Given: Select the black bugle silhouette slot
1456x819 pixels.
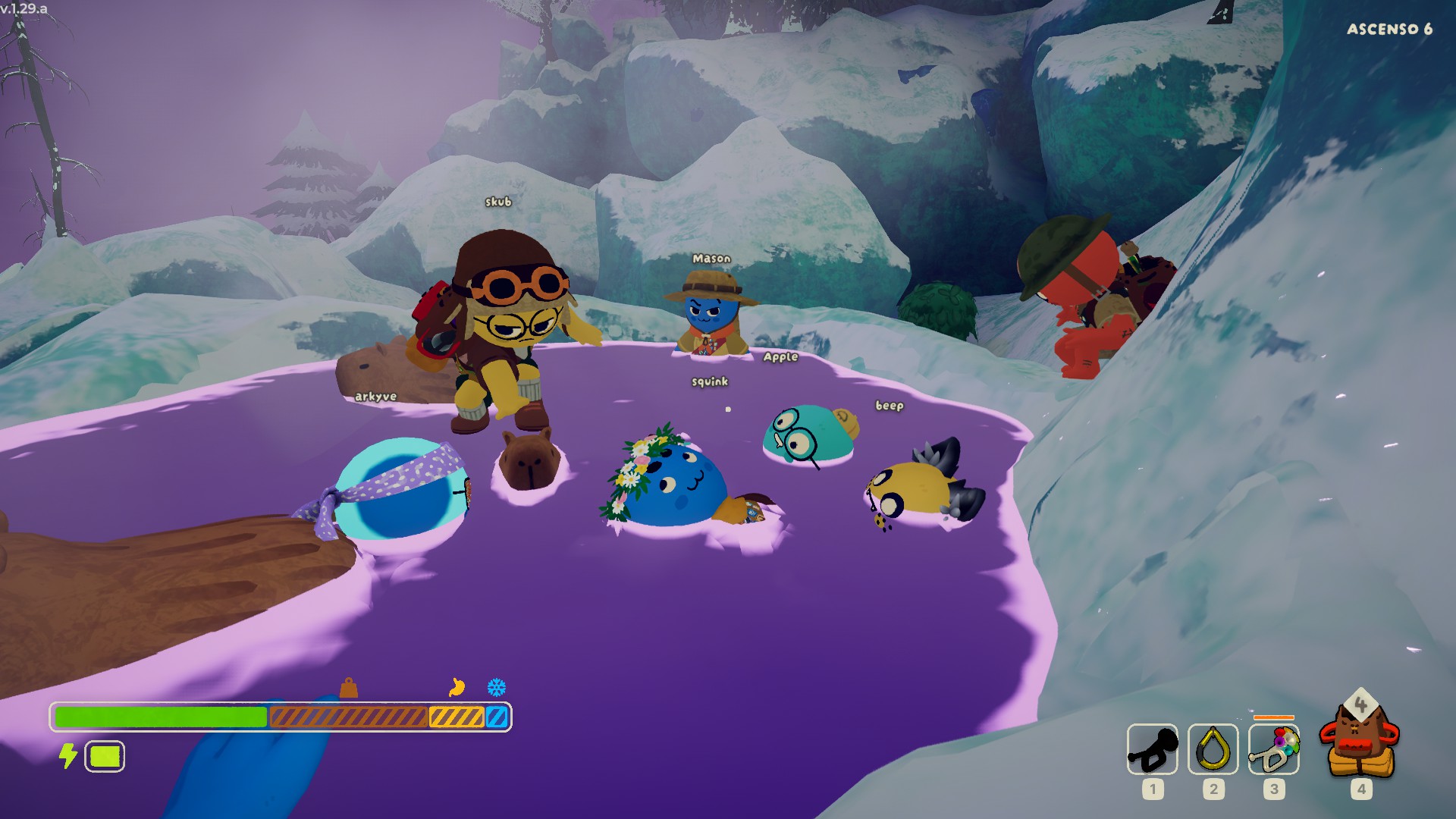Looking at the screenshot, I should (x=1152, y=749).
